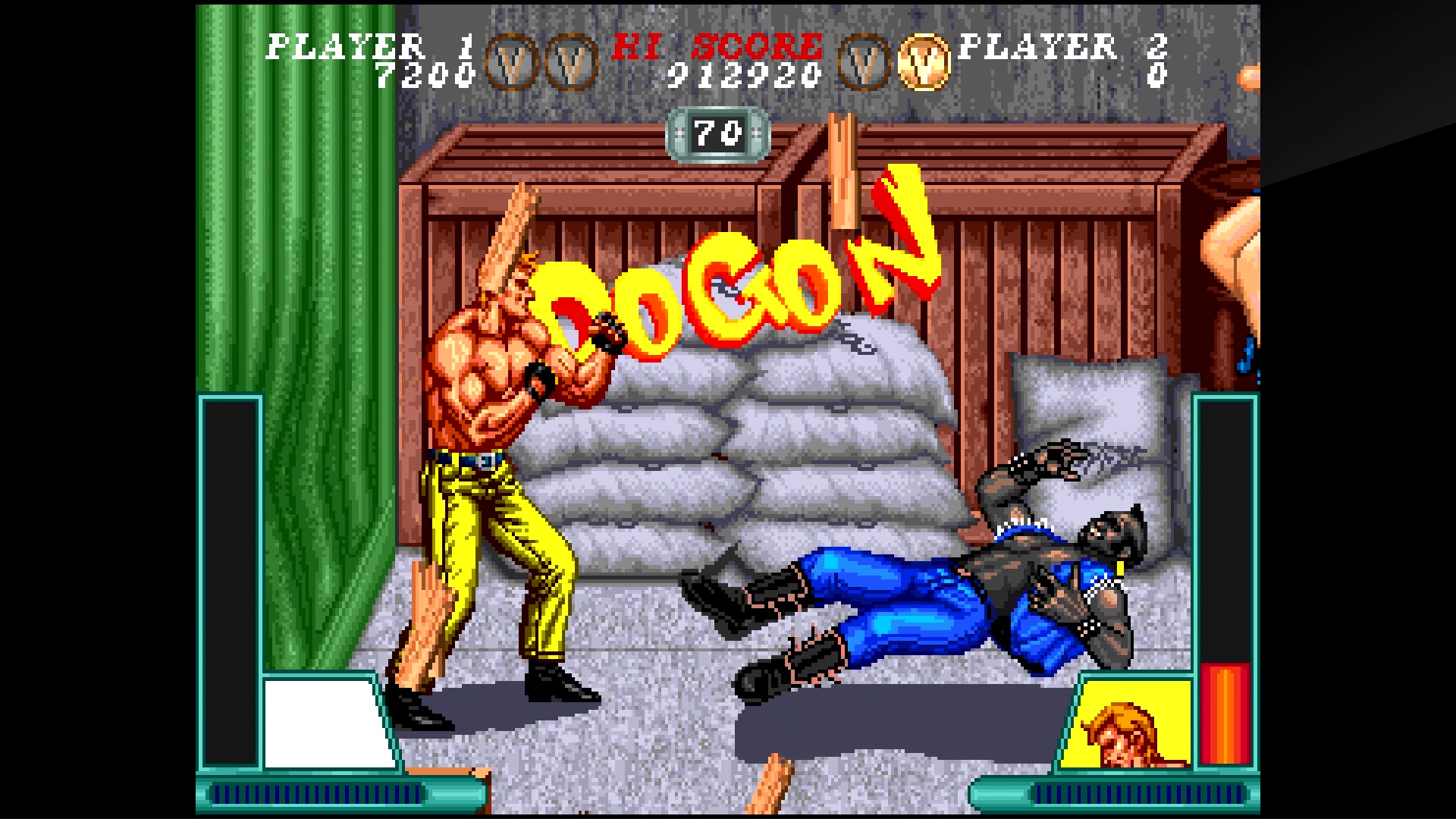
Task: Click the red HI SCORE emblem text
Action: pyautogui.click(x=717, y=45)
